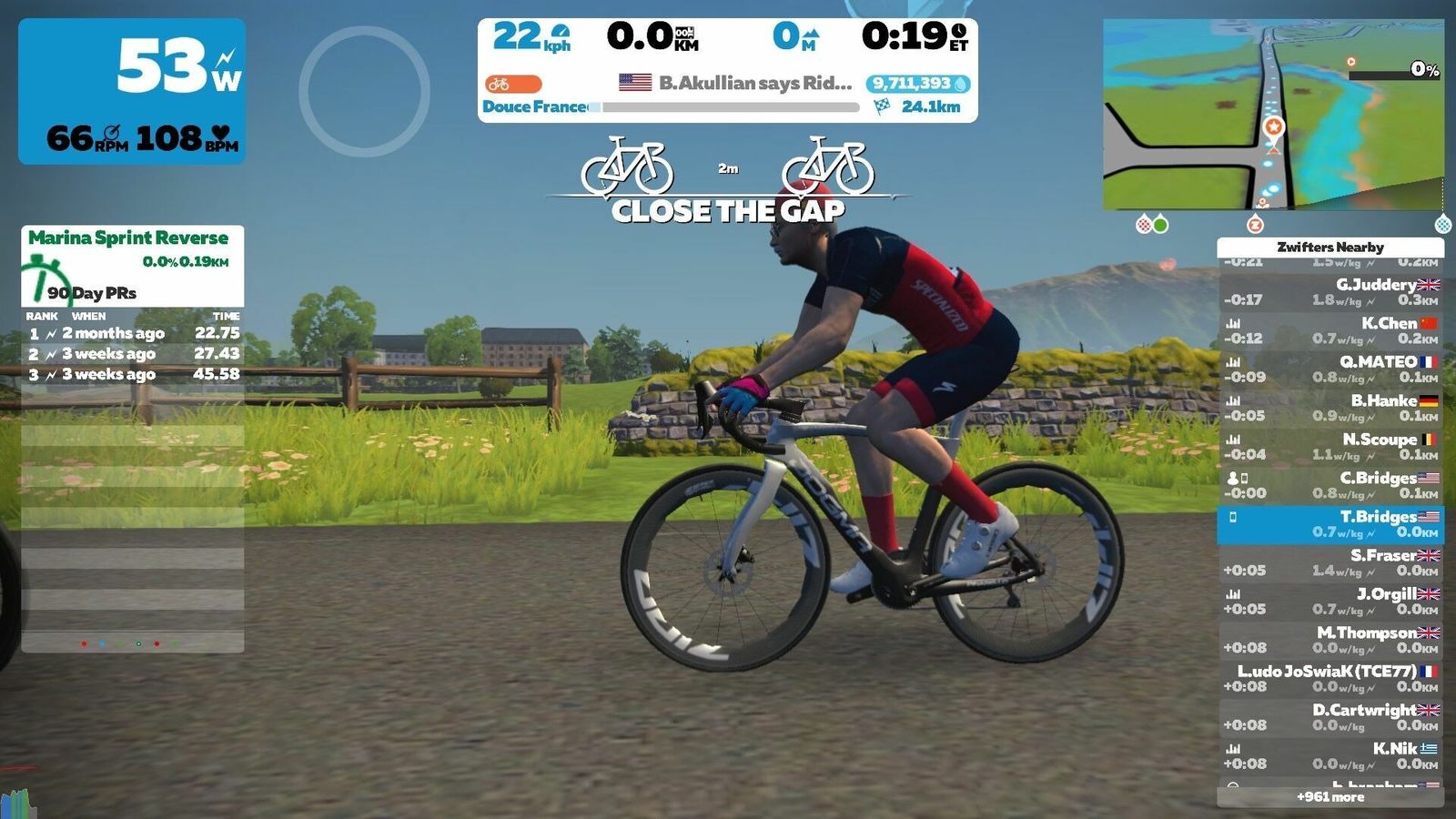Select Ludo JoSwiaK (TCE77) row
The image size is (1456, 819).
(x=1330, y=679)
